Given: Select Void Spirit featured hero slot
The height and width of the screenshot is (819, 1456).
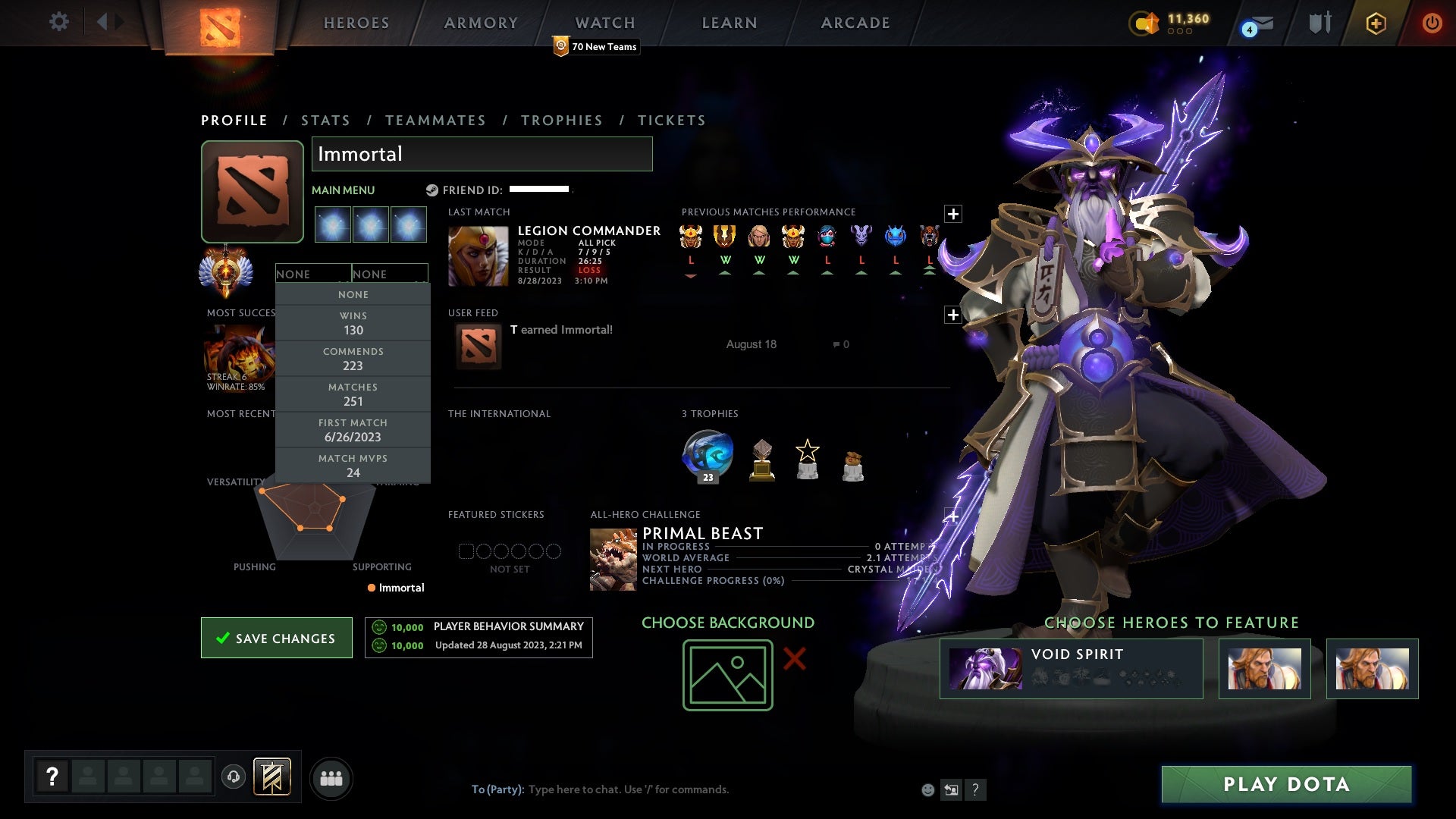Looking at the screenshot, I should point(1071,669).
